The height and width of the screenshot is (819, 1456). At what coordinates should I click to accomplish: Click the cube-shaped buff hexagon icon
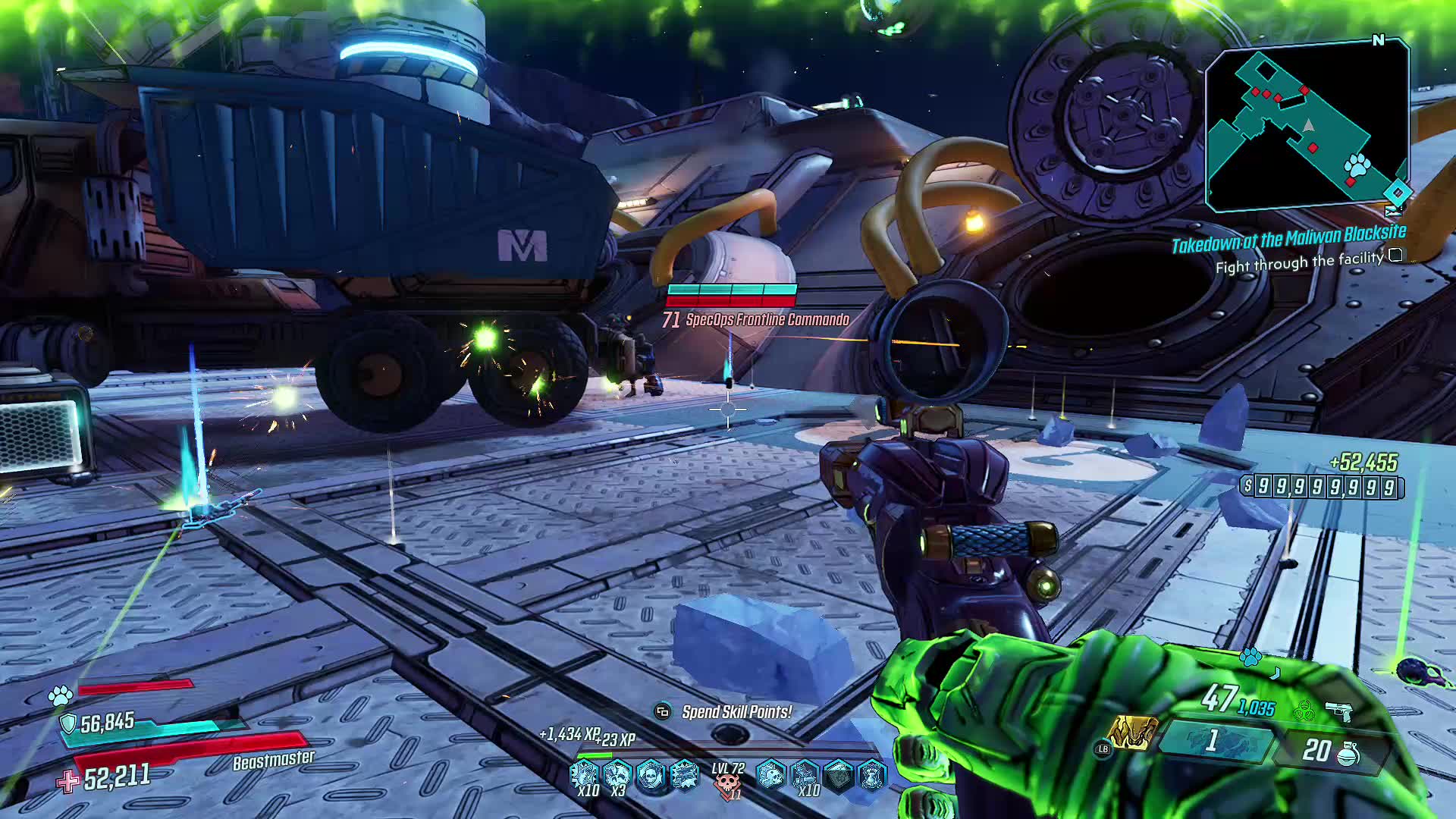(x=838, y=775)
